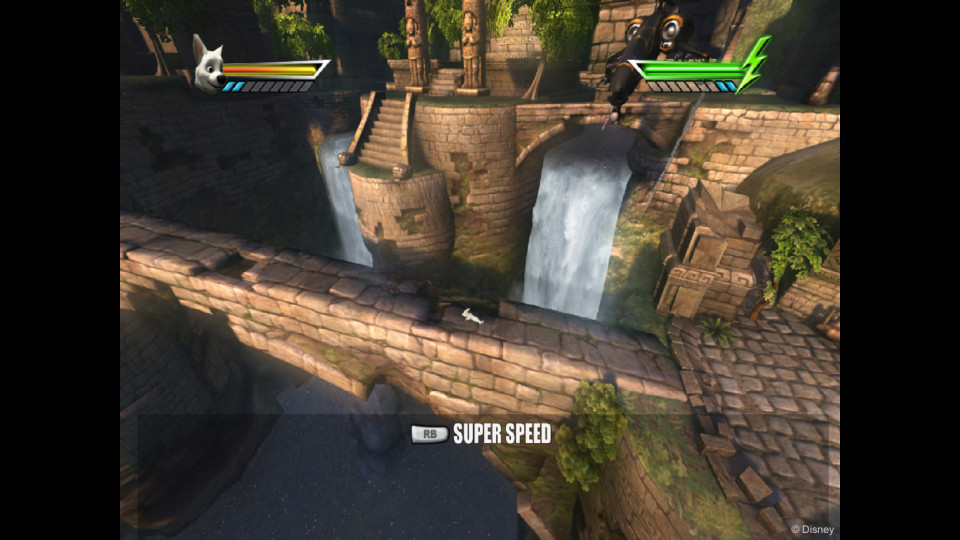Select the green lightning bolt icon
The image size is (960, 540).
point(753,64)
